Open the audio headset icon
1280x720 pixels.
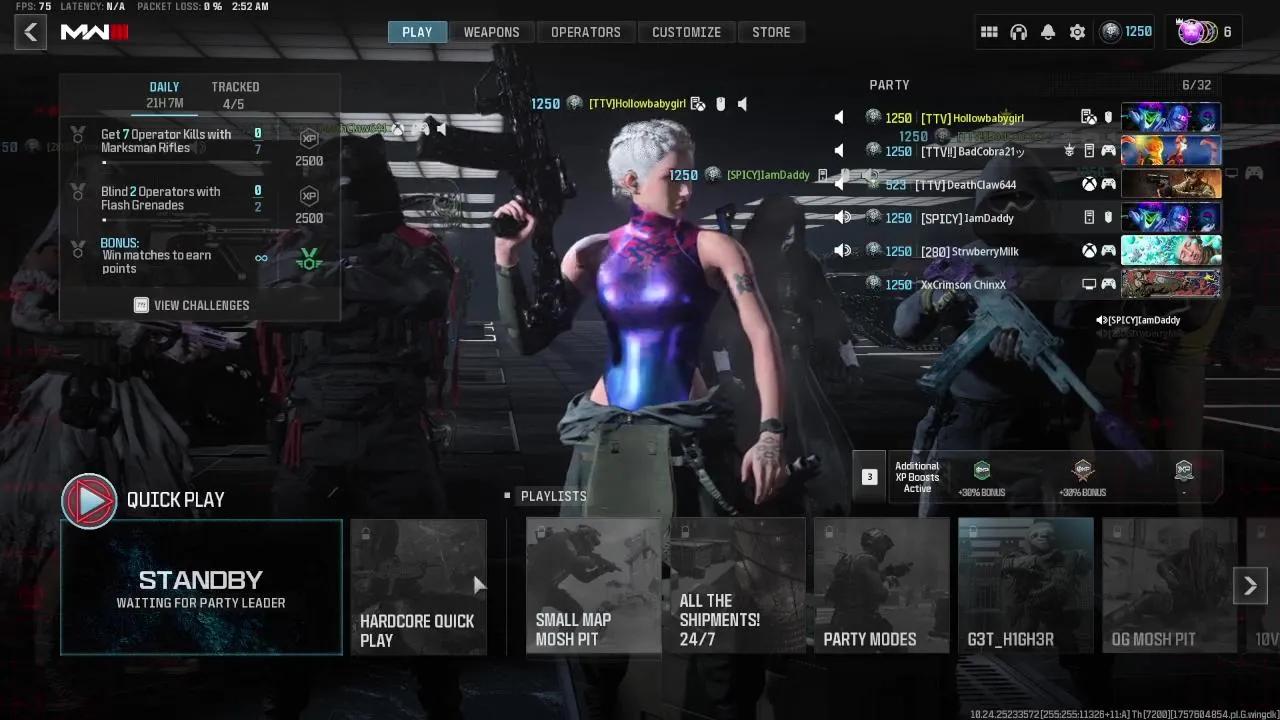[1019, 31]
